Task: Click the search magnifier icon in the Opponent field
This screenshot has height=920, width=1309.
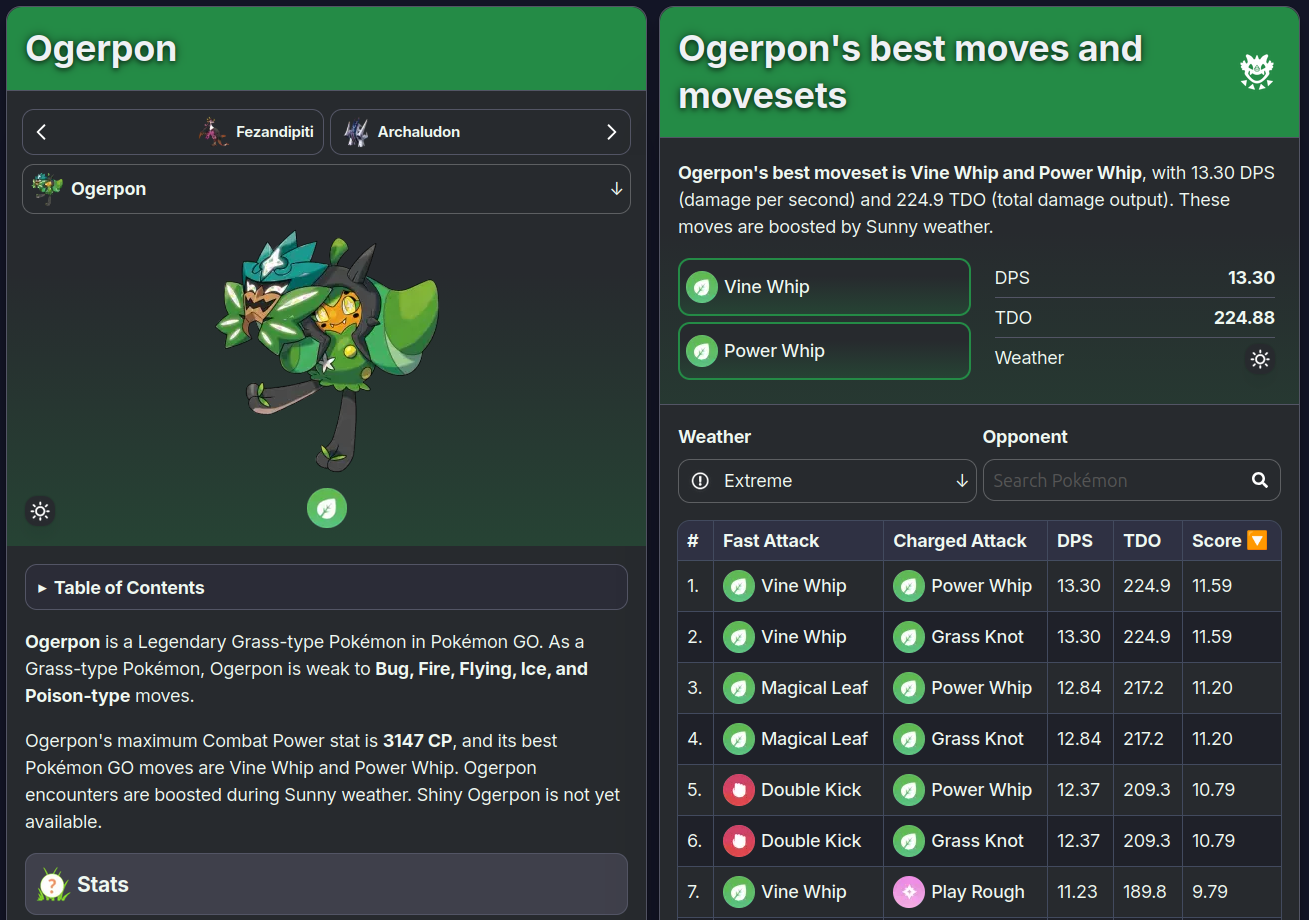Action: pos(1259,480)
